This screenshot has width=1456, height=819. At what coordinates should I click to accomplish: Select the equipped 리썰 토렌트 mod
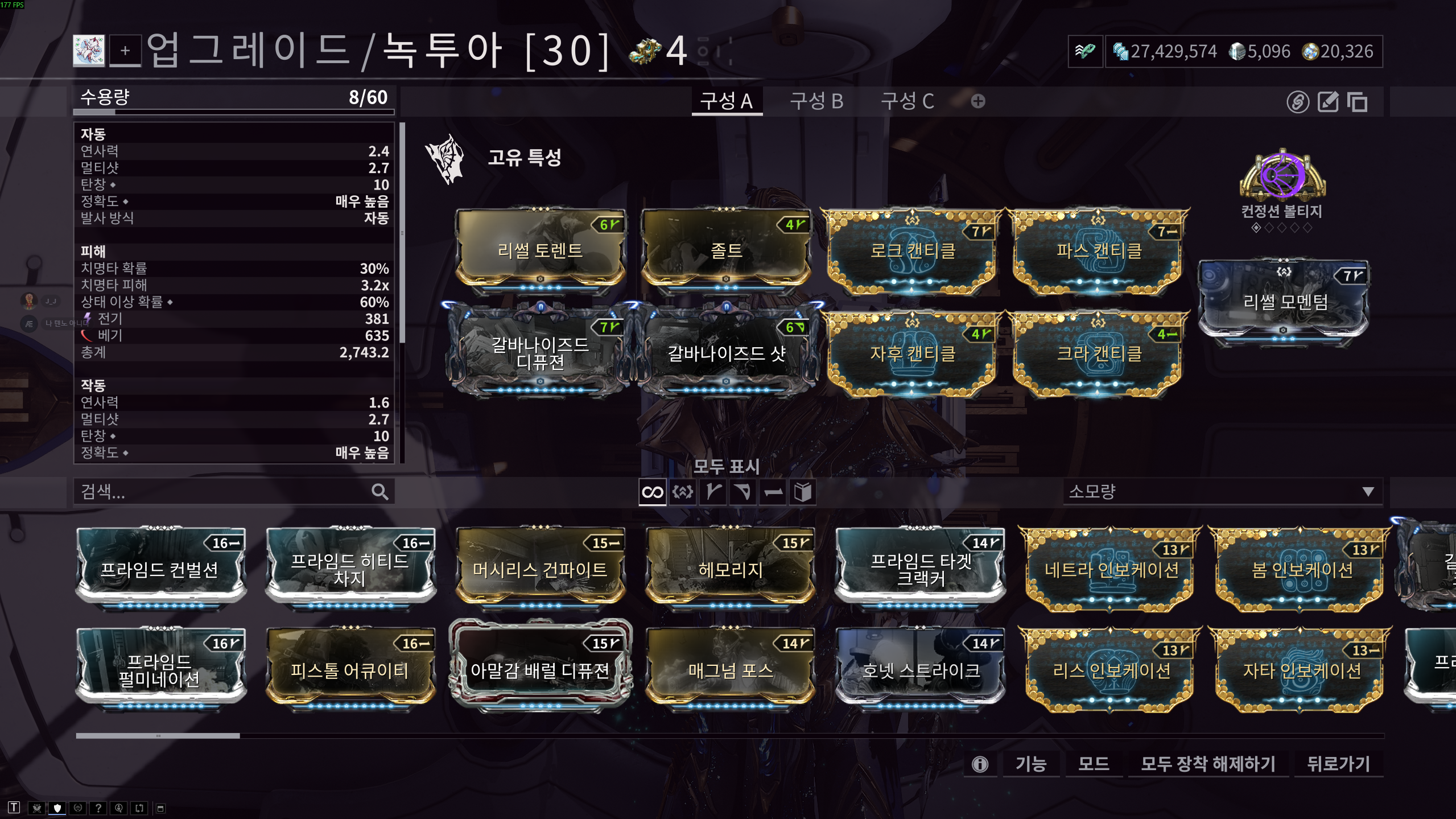coord(540,249)
